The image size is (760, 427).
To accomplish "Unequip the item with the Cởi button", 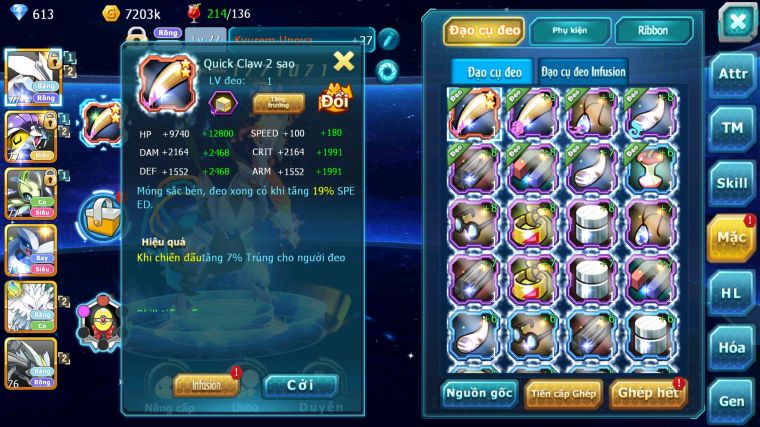I will point(300,385).
